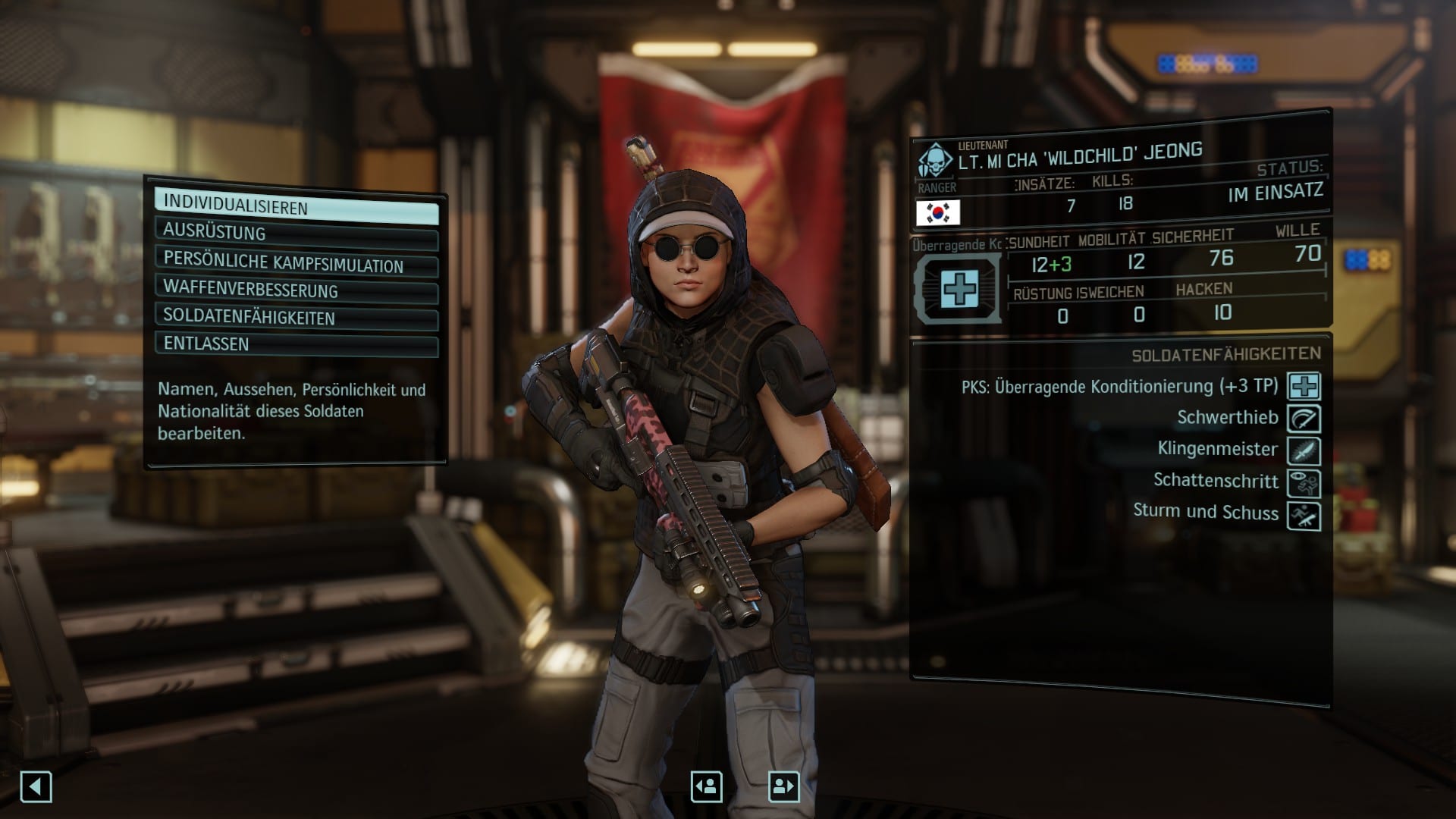The width and height of the screenshot is (1456, 819).
Task: Choose Waffenverbesserung from the menu
Action: click(296, 290)
